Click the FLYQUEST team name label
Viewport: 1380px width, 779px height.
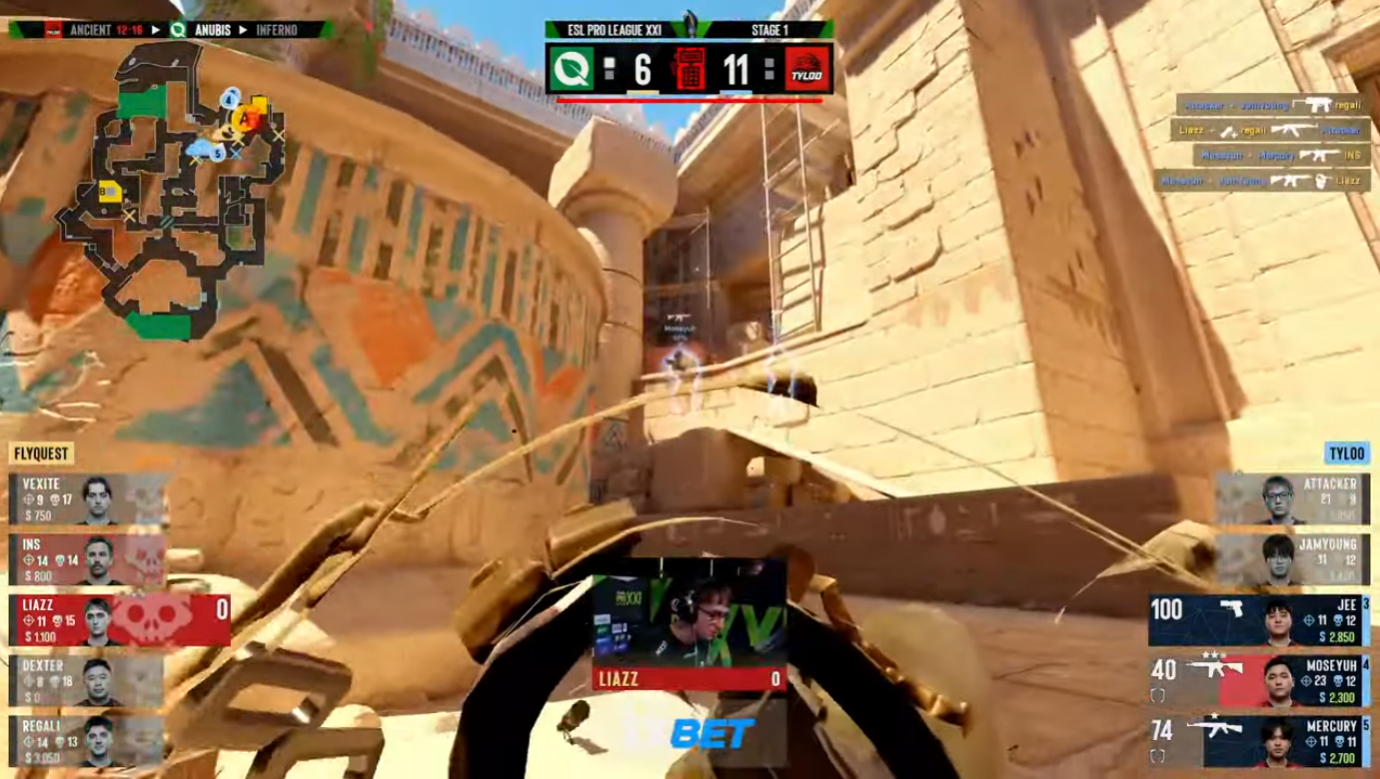click(42, 453)
